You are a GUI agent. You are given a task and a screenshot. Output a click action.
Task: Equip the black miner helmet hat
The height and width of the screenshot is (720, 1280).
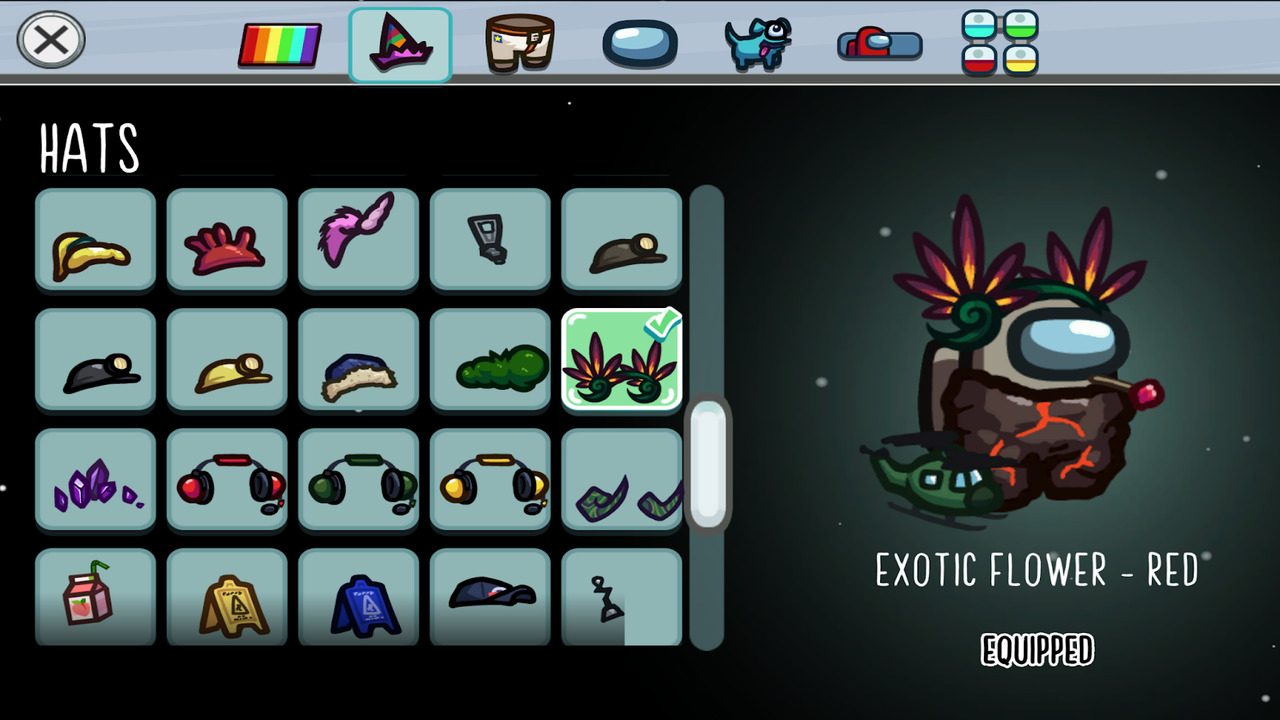pos(95,360)
